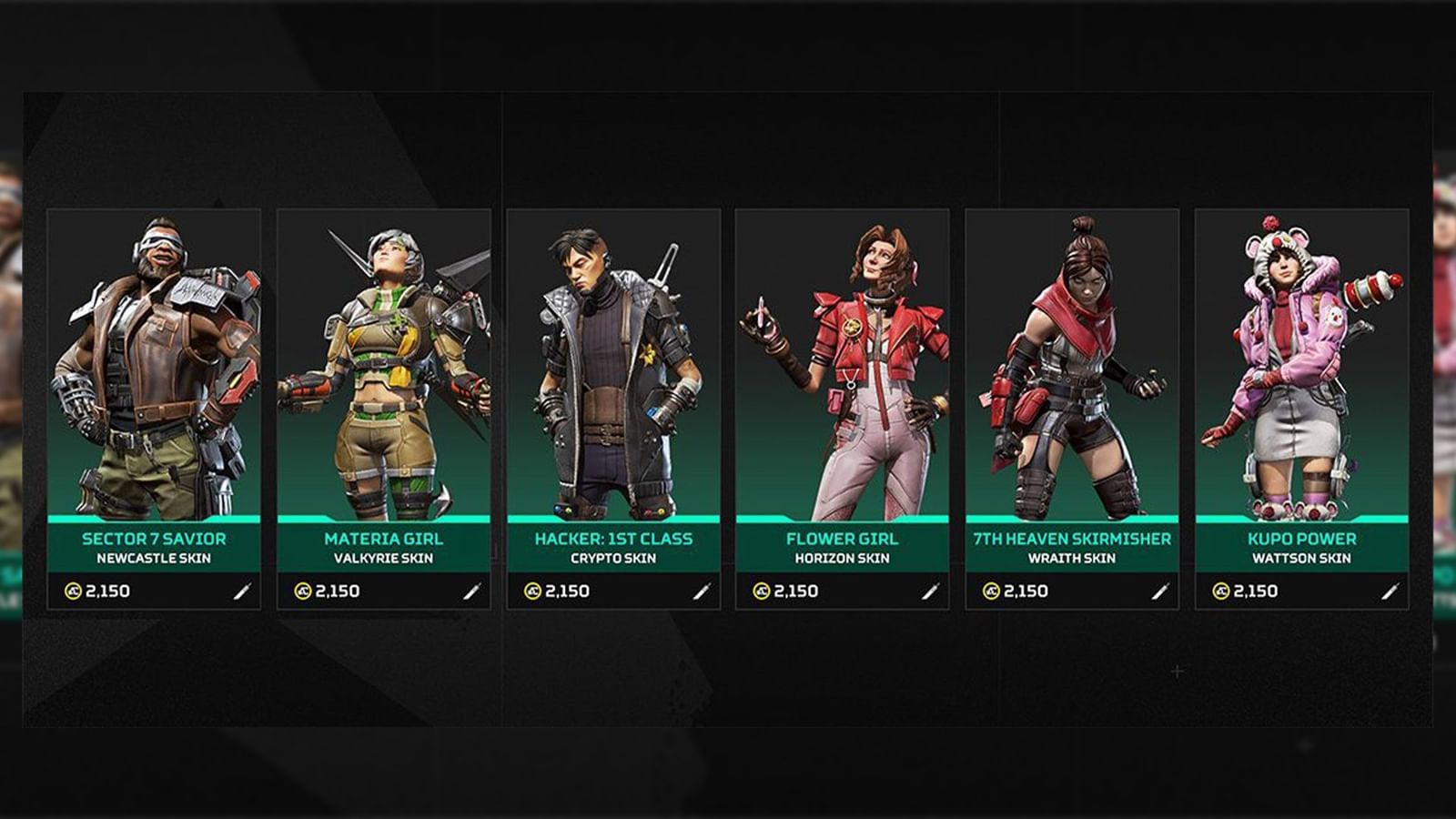Open the Flower Girl Horizon skin card

point(844,364)
